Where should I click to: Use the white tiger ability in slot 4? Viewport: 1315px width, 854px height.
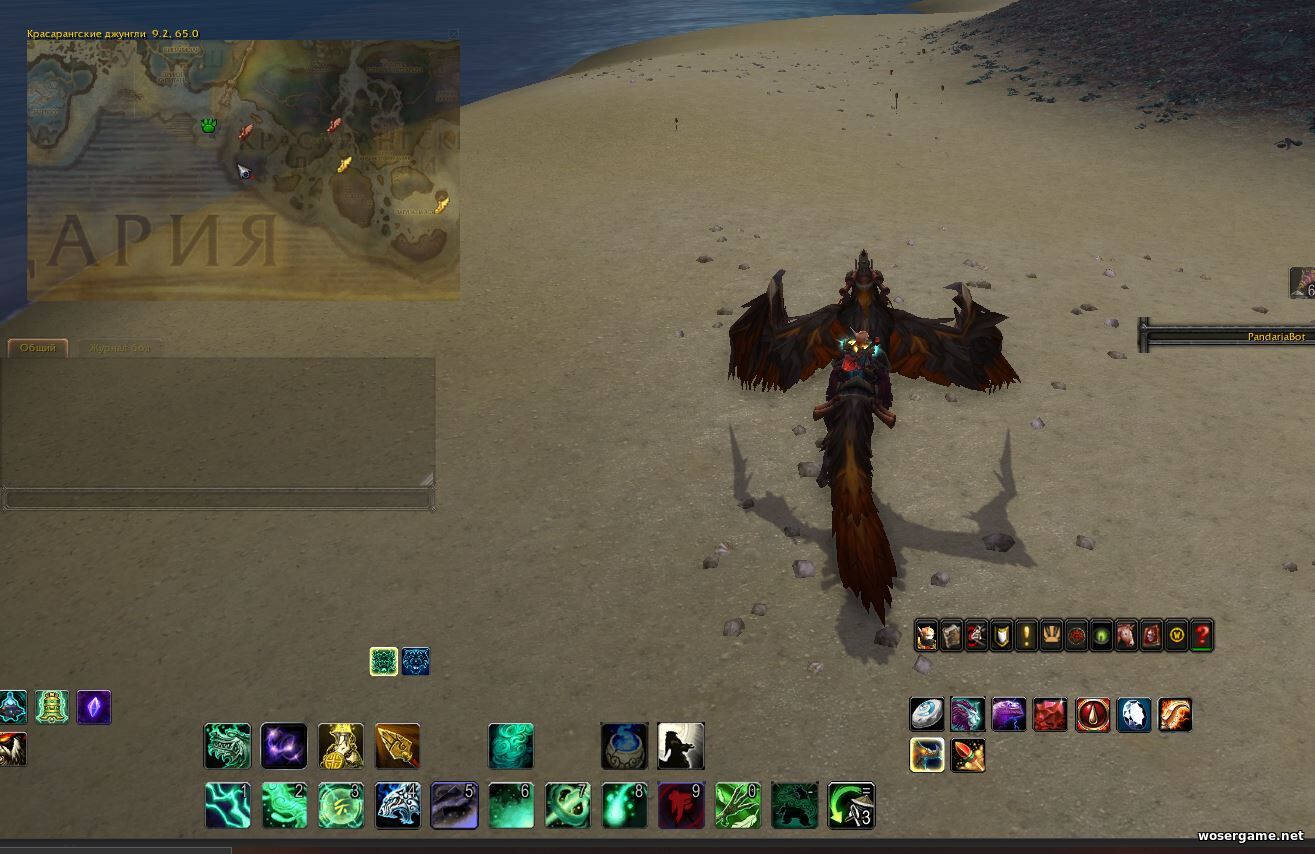pos(397,805)
